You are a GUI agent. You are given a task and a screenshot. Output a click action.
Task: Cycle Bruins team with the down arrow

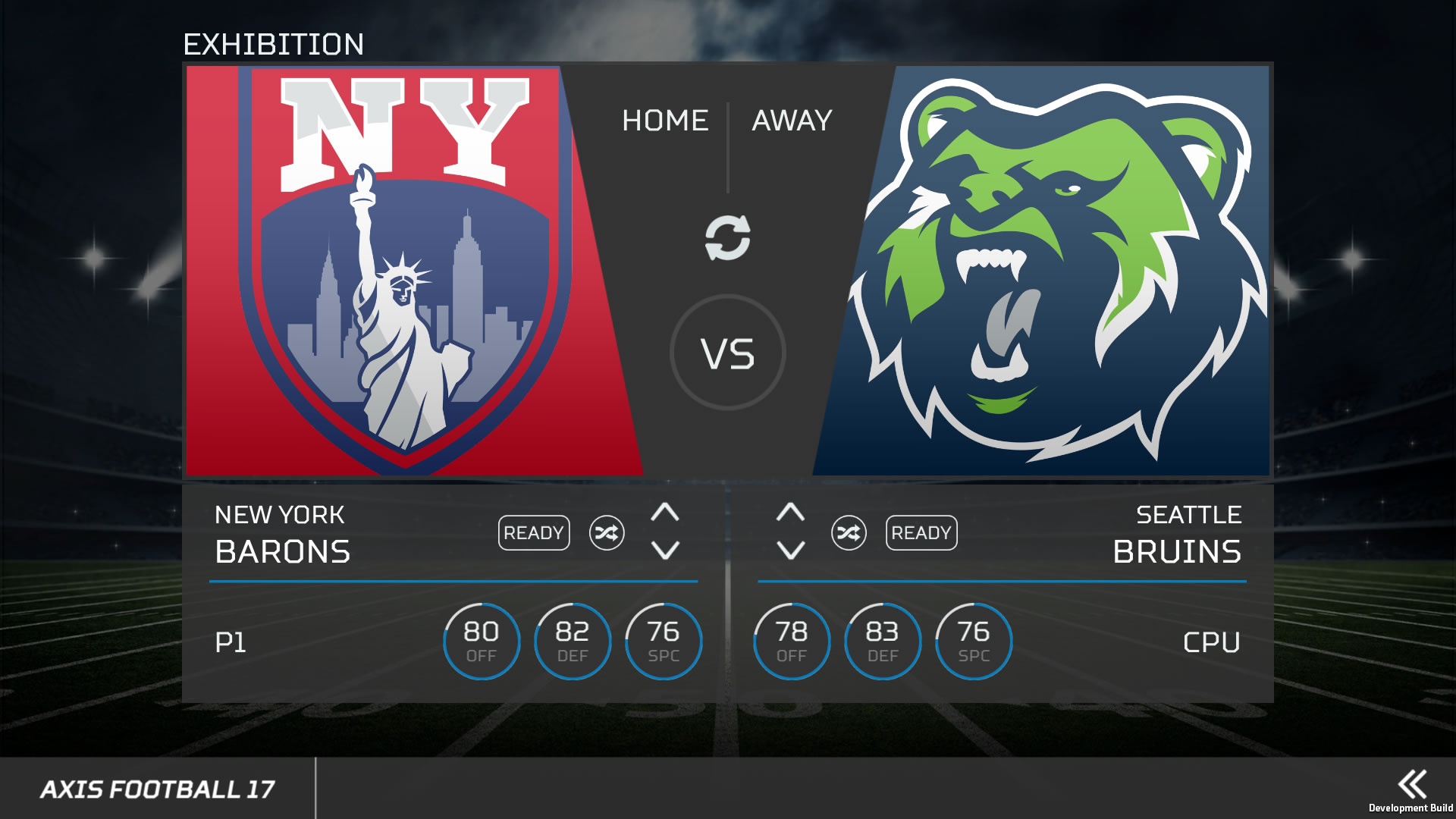tap(790, 550)
